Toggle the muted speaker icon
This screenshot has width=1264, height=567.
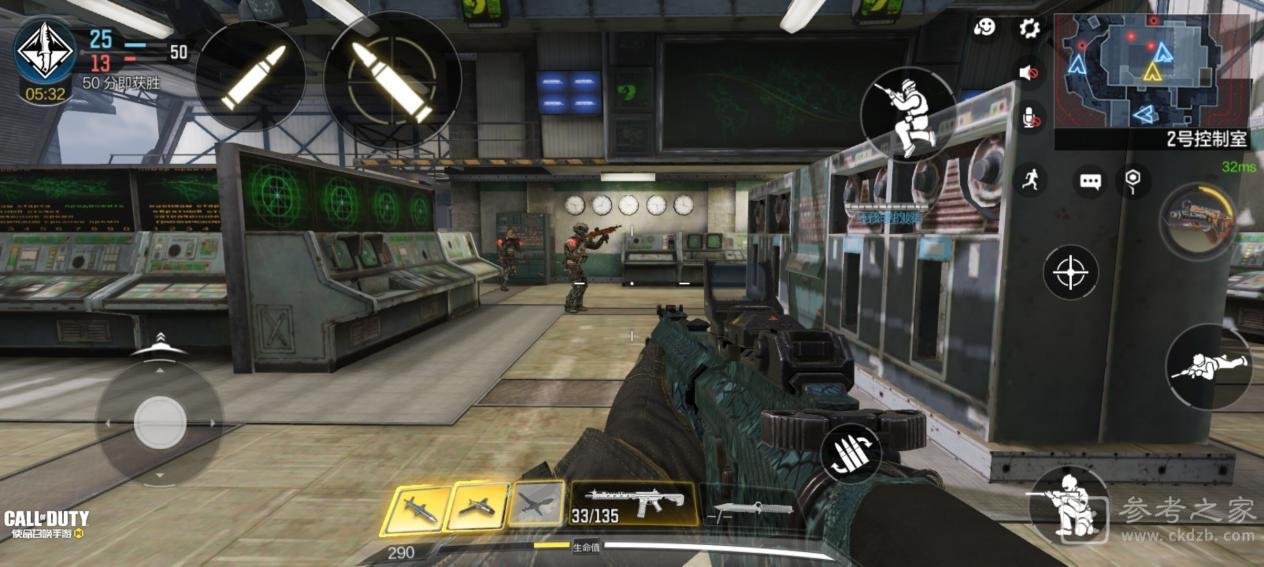[x=1029, y=72]
